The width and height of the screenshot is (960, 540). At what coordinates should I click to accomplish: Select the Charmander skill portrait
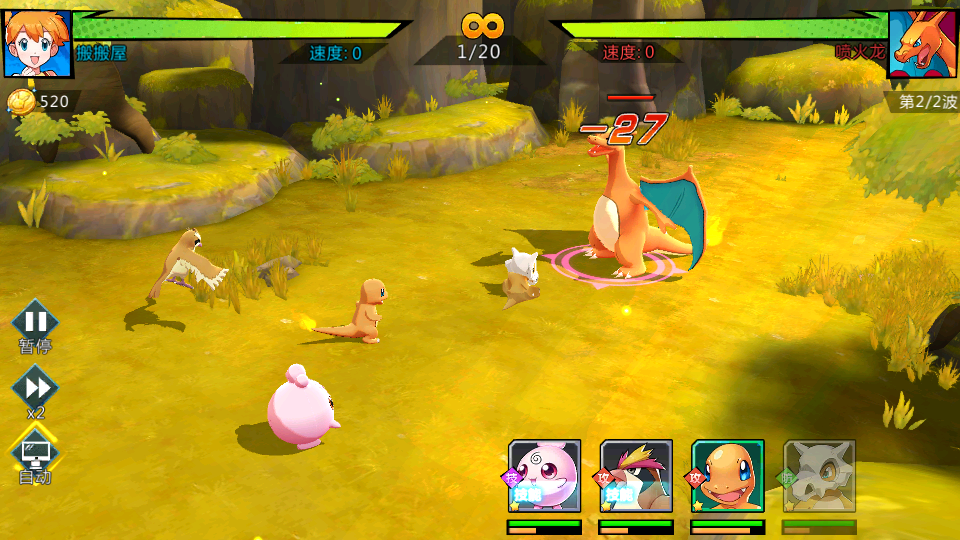pos(728,476)
